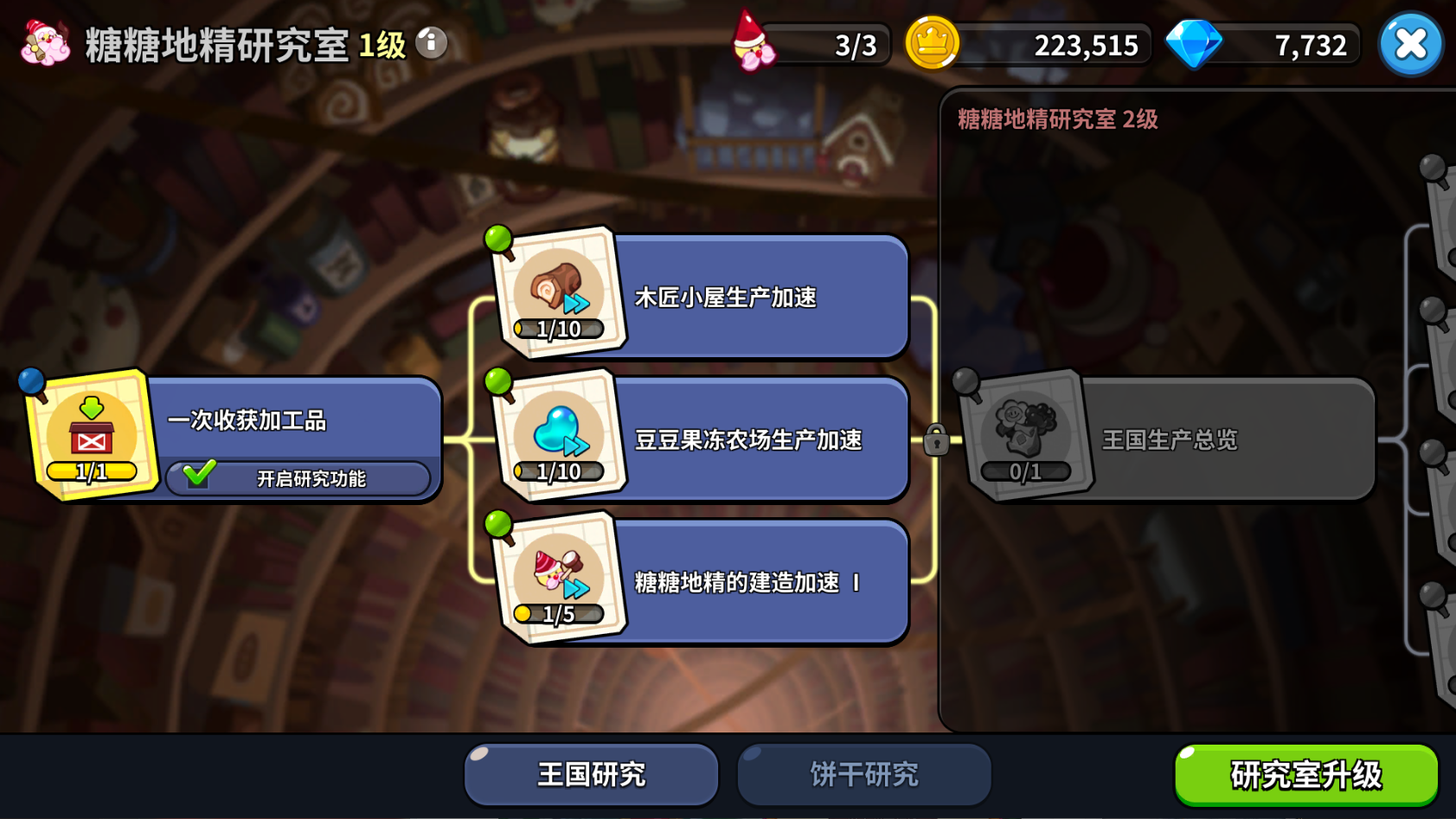Open the gray pin above 王国生产总览
1456x819 pixels.
[963, 379]
